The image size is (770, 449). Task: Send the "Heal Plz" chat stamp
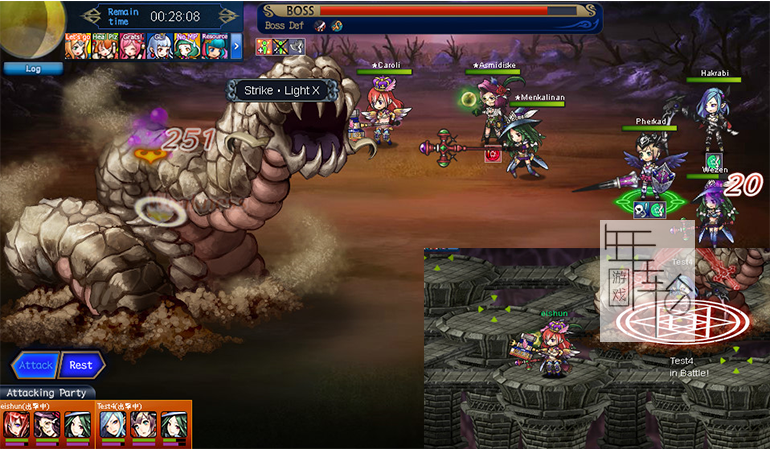point(105,45)
